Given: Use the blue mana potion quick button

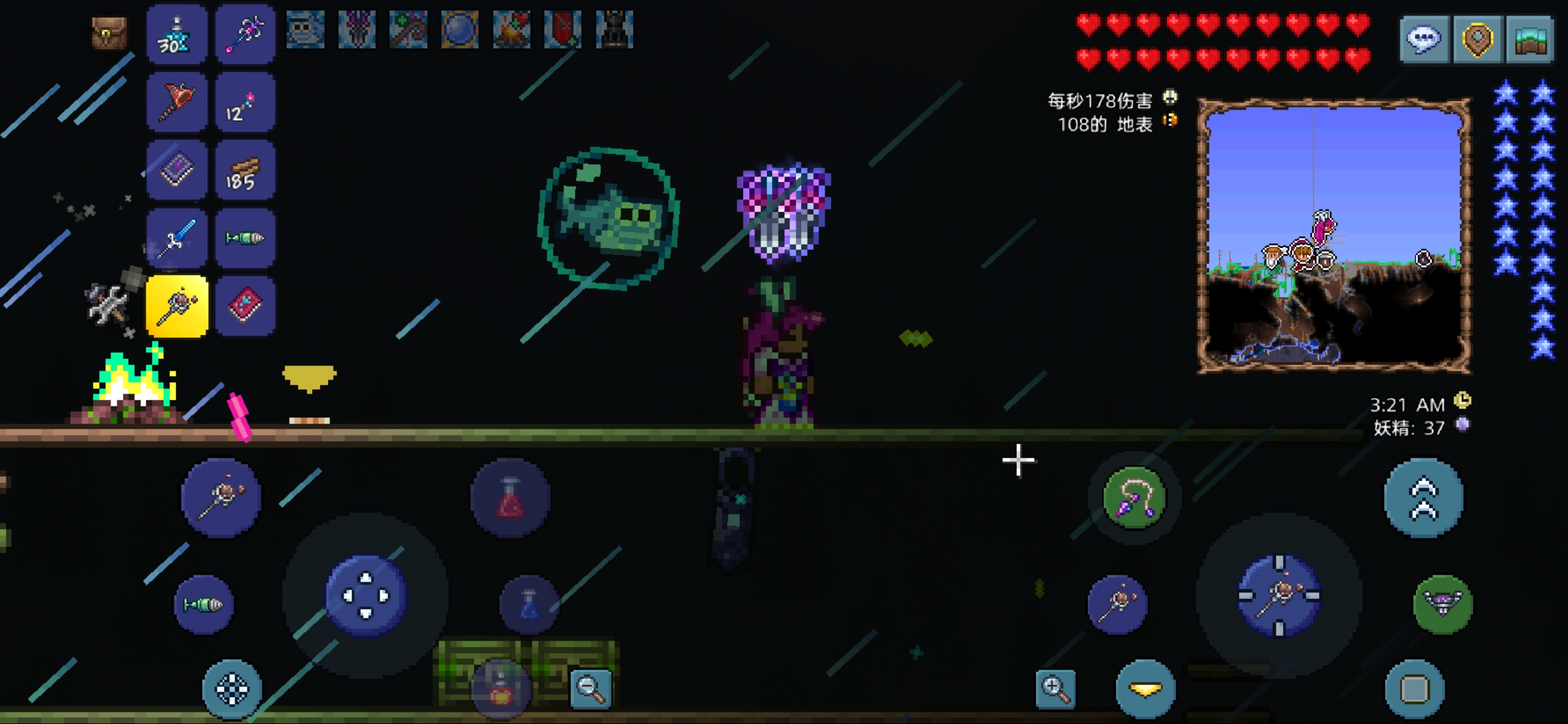Looking at the screenshot, I should click(x=529, y=605).
